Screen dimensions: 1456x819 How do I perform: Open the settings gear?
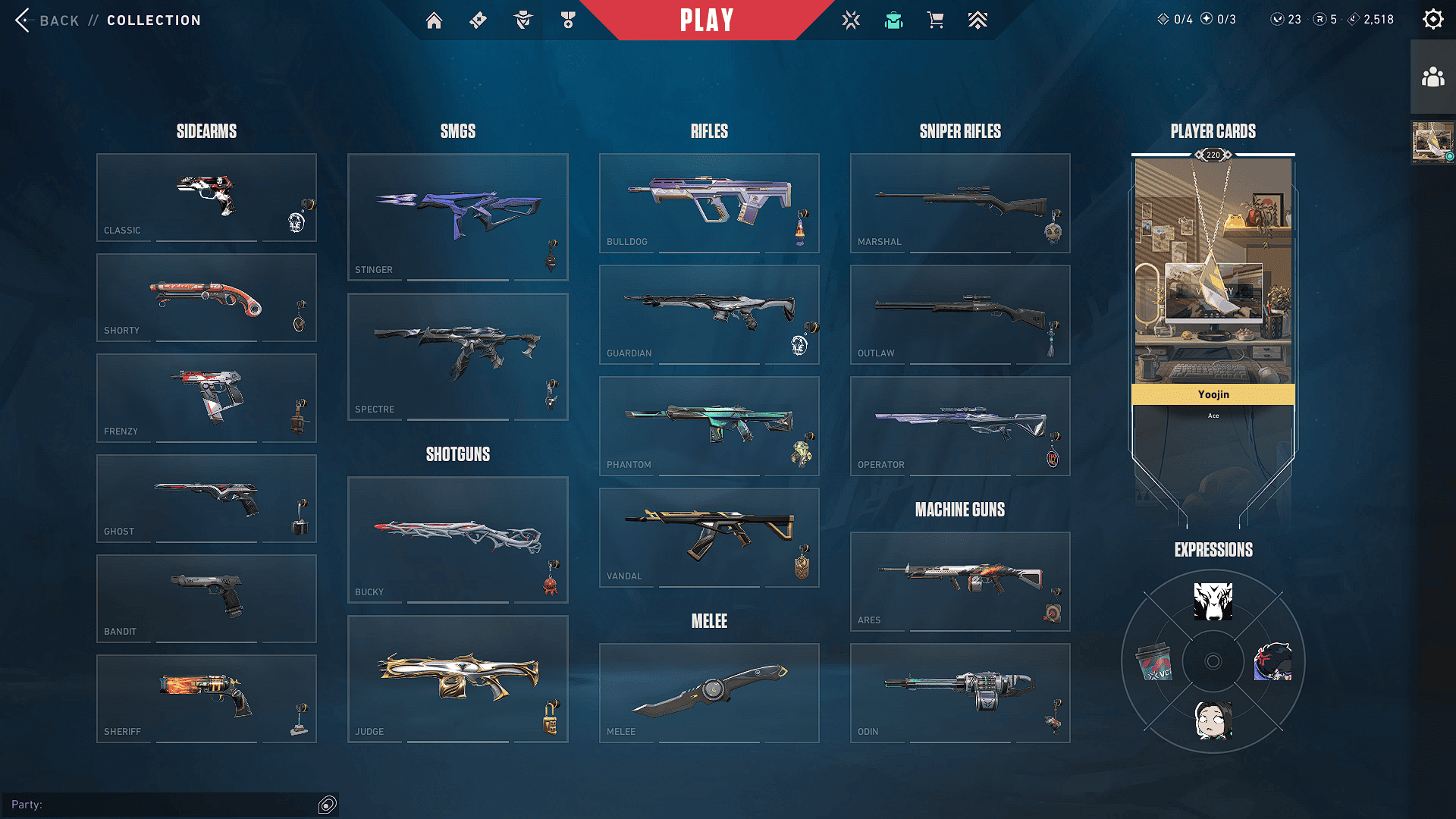point(1432,20)
